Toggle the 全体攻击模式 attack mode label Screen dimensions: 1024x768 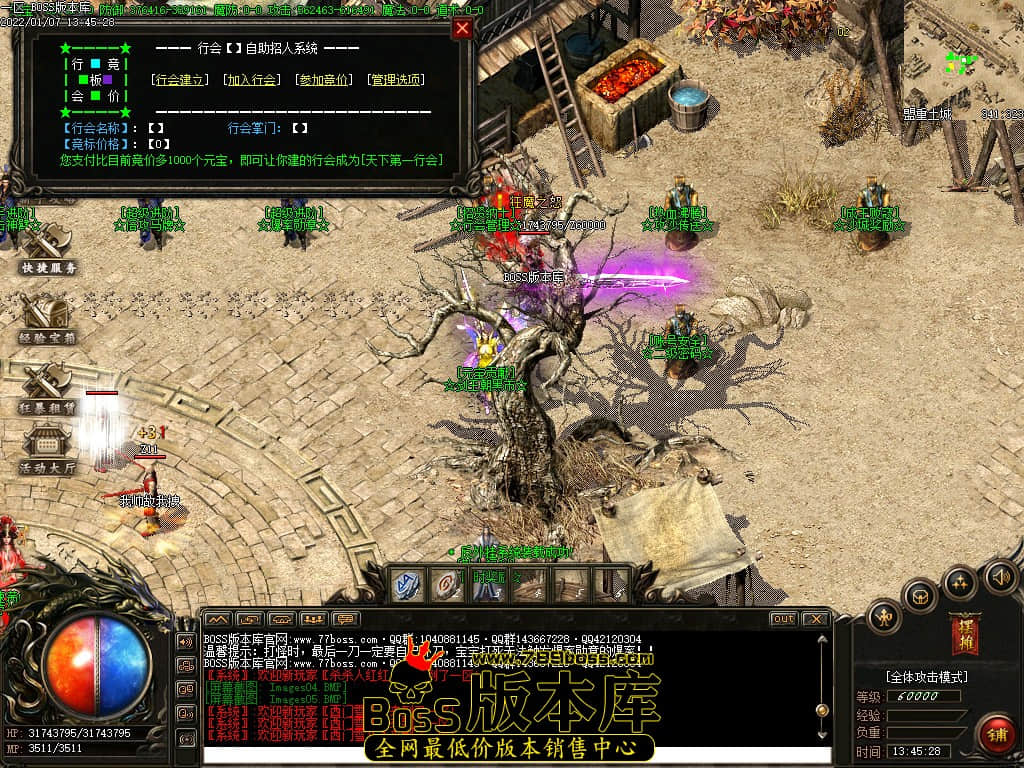926,677
